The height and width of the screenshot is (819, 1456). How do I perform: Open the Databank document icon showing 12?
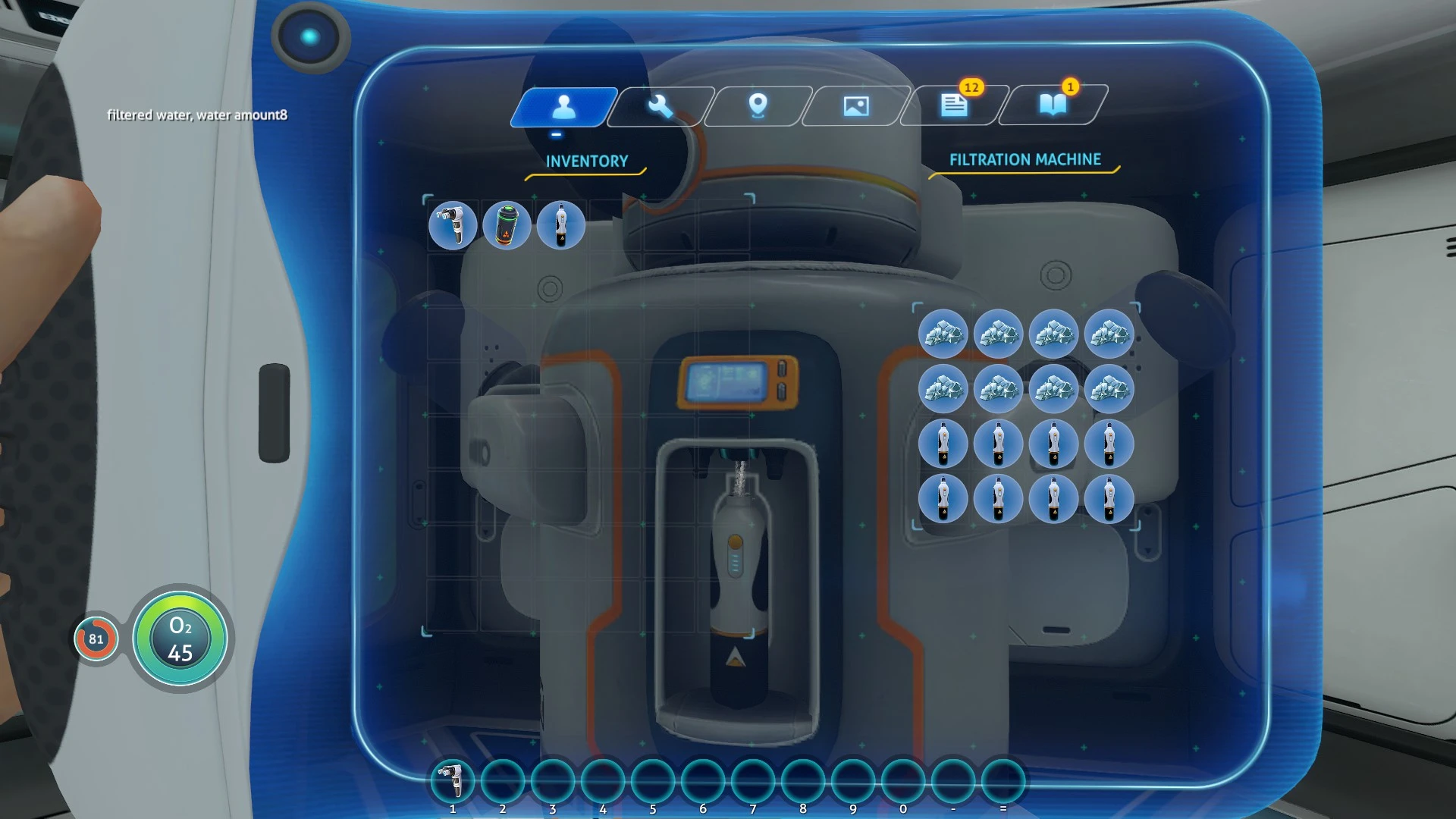tap(952, 105)
